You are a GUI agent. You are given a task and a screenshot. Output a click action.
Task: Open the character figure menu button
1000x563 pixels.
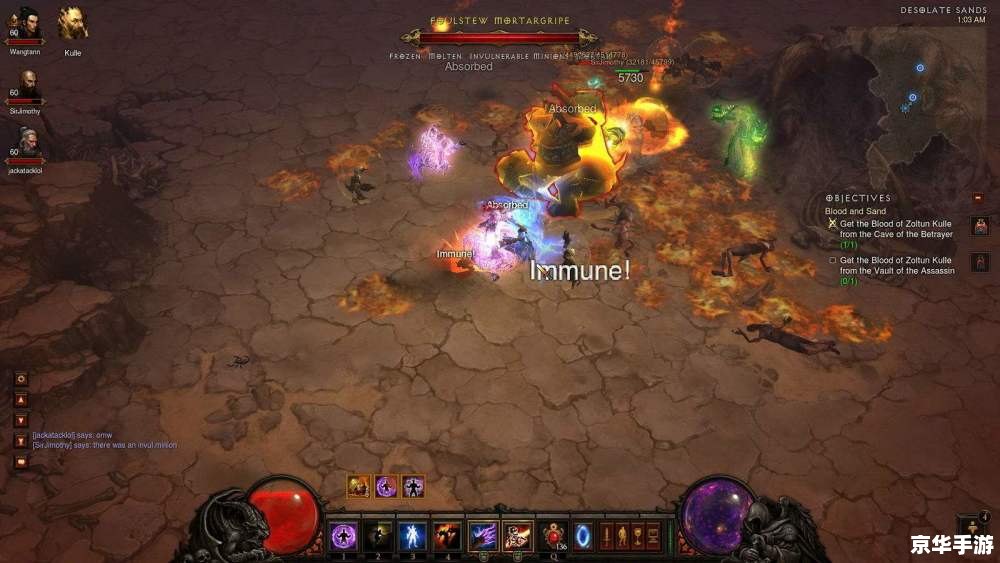coord(622,535)
